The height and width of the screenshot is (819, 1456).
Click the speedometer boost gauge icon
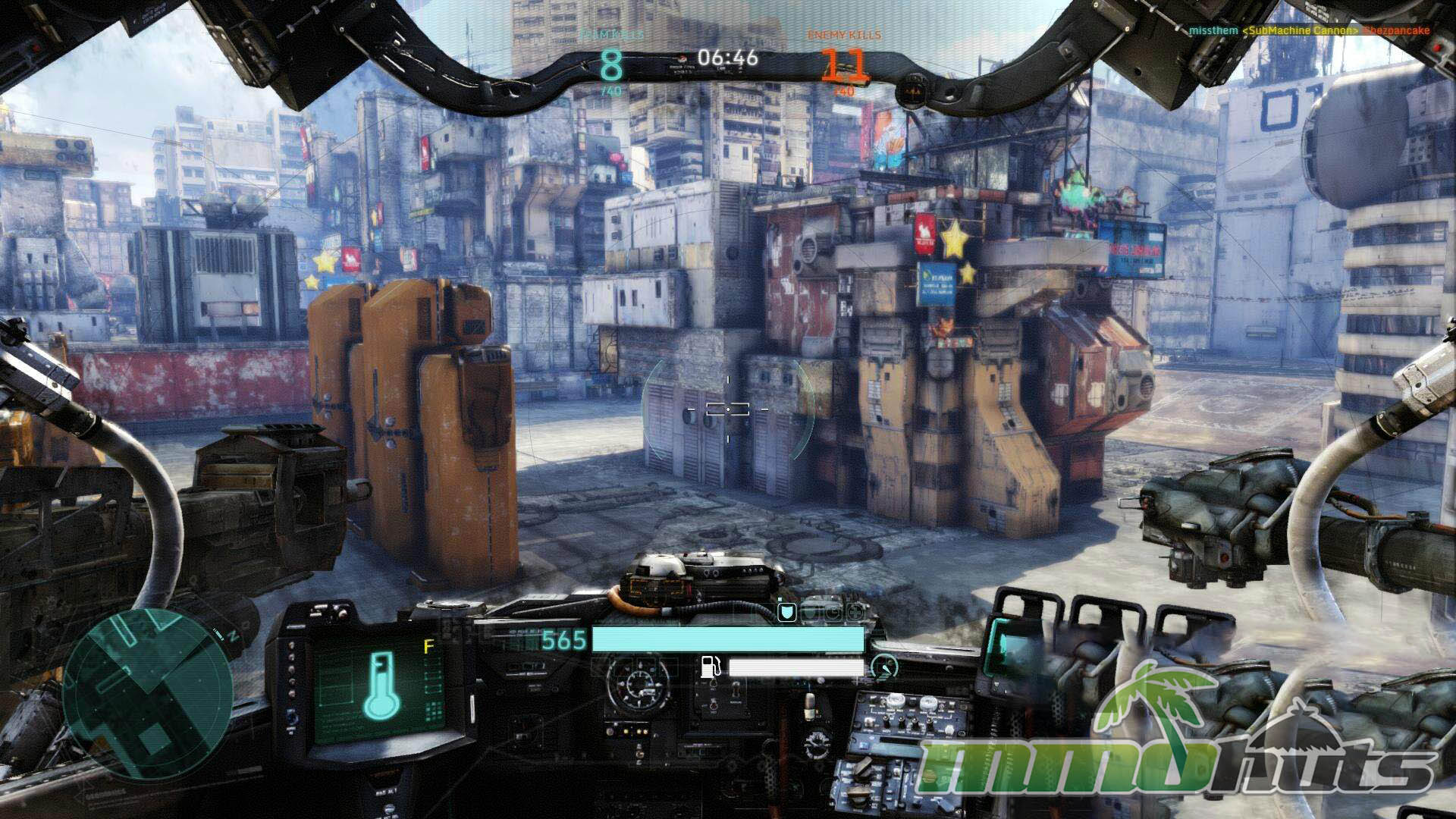coord(884,667)
